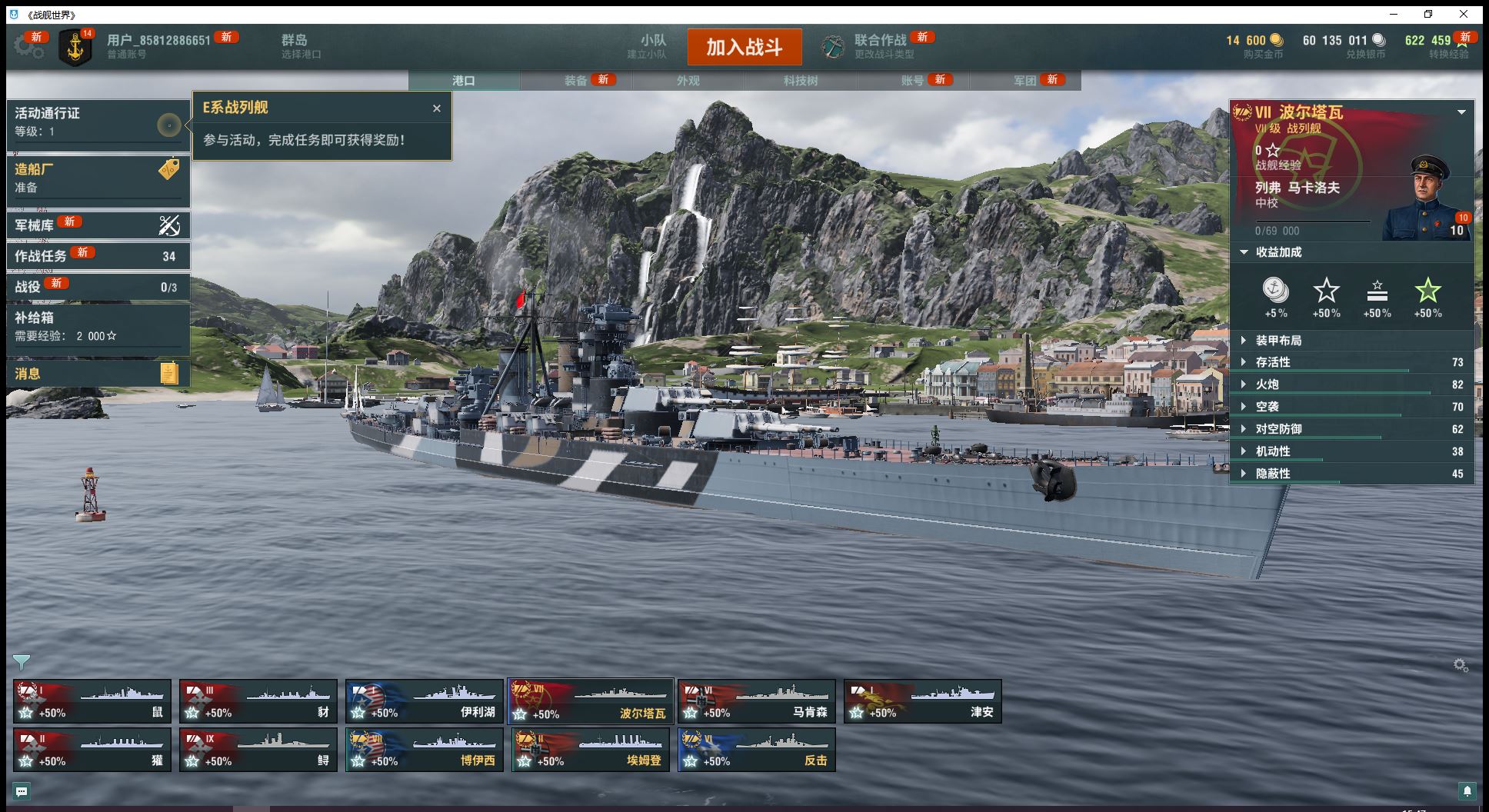Open the 造船厂 dockyard panel
1489x812 pixels.
[98, 178]
